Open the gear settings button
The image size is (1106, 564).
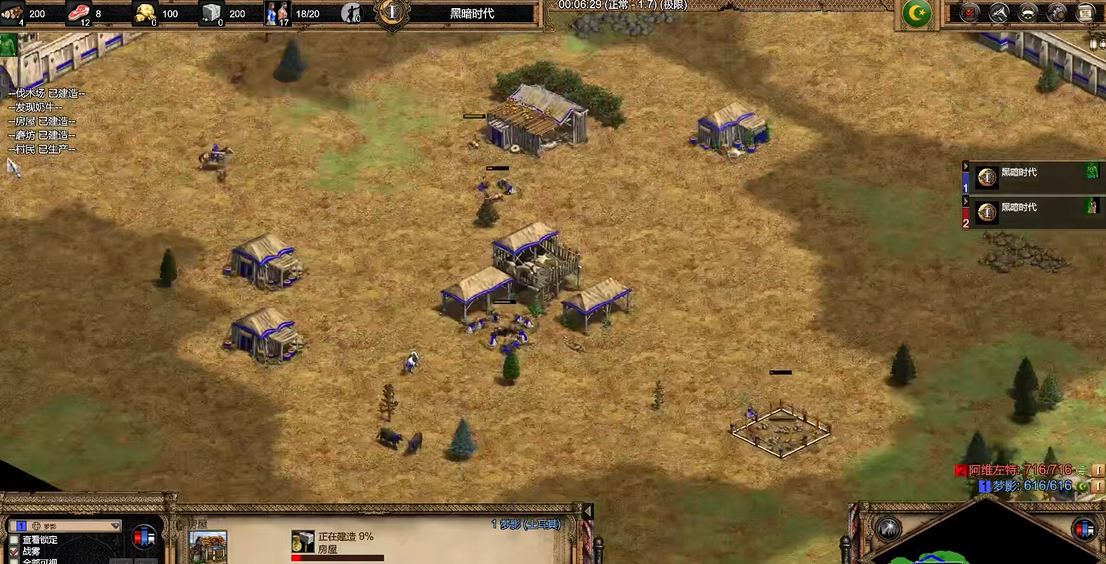(x=1056, y=13)
